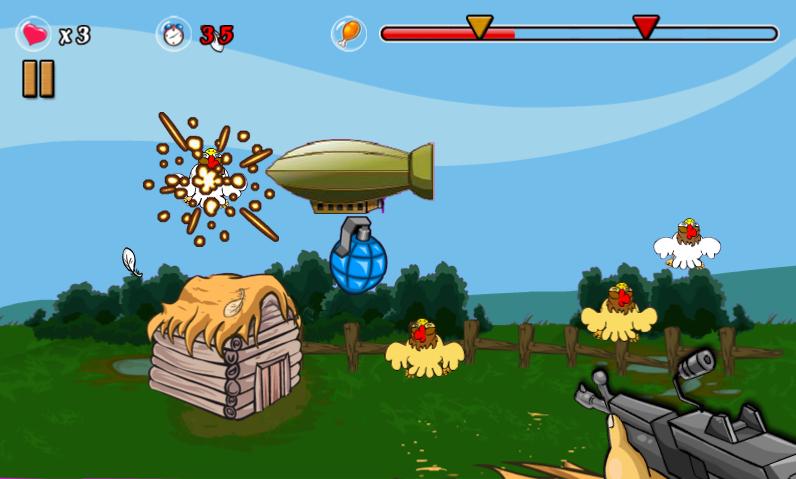796x479 pixels.
Task: Pause the game with the pause button
Action: coord(38,79)
